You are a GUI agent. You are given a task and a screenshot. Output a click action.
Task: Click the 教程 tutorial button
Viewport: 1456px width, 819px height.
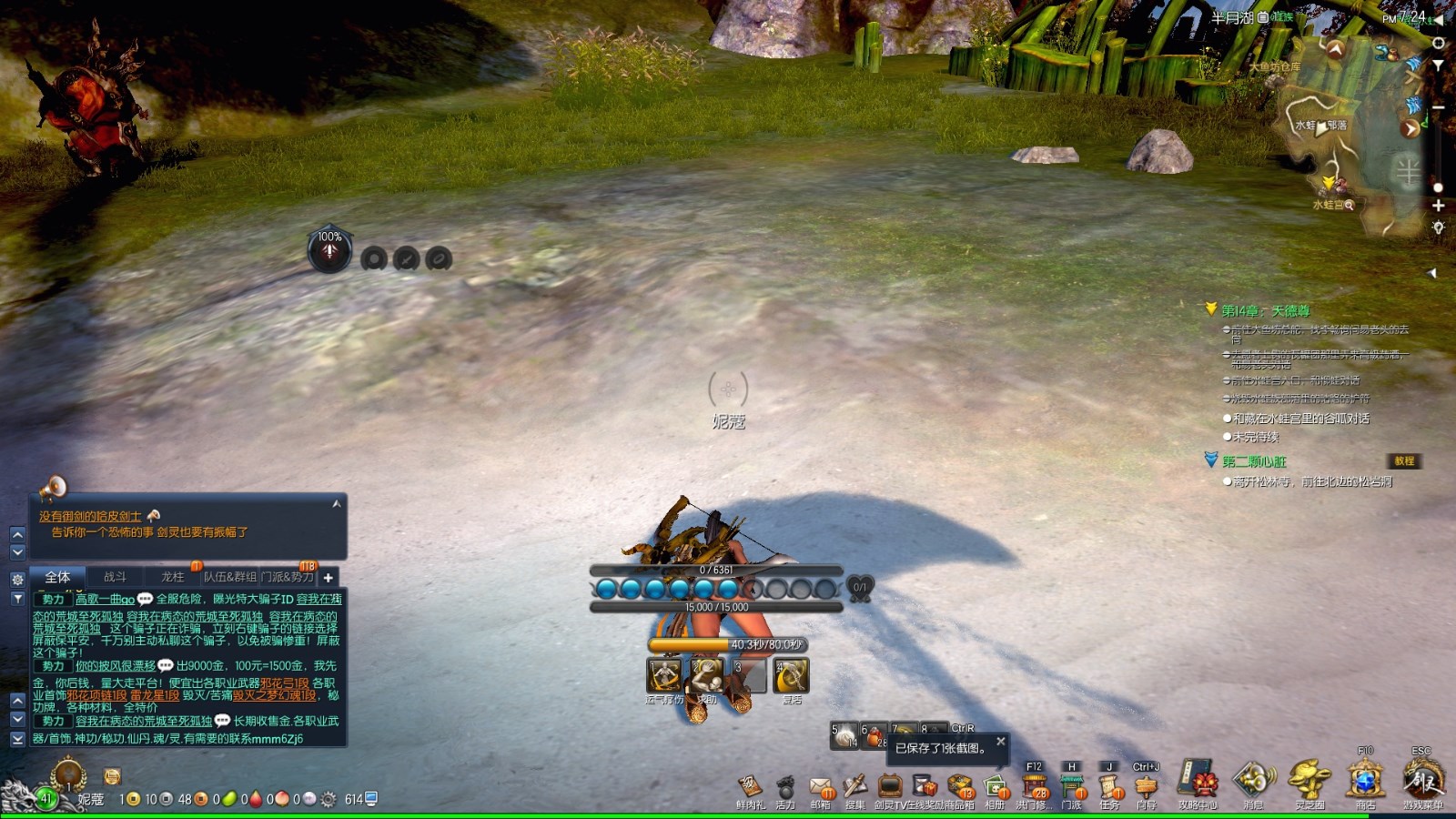coord(1404,461)
